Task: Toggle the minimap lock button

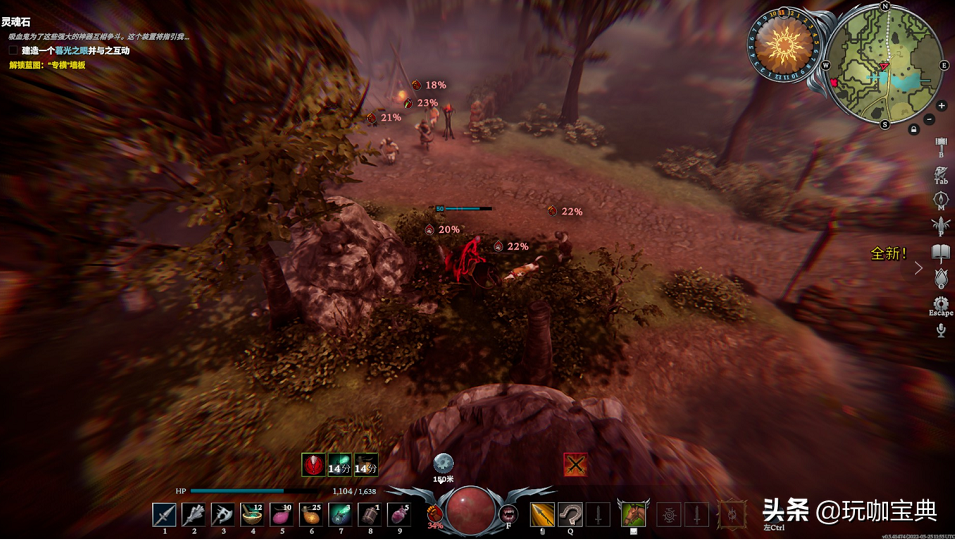Action: pyautogui.click(x=913, y=130)
